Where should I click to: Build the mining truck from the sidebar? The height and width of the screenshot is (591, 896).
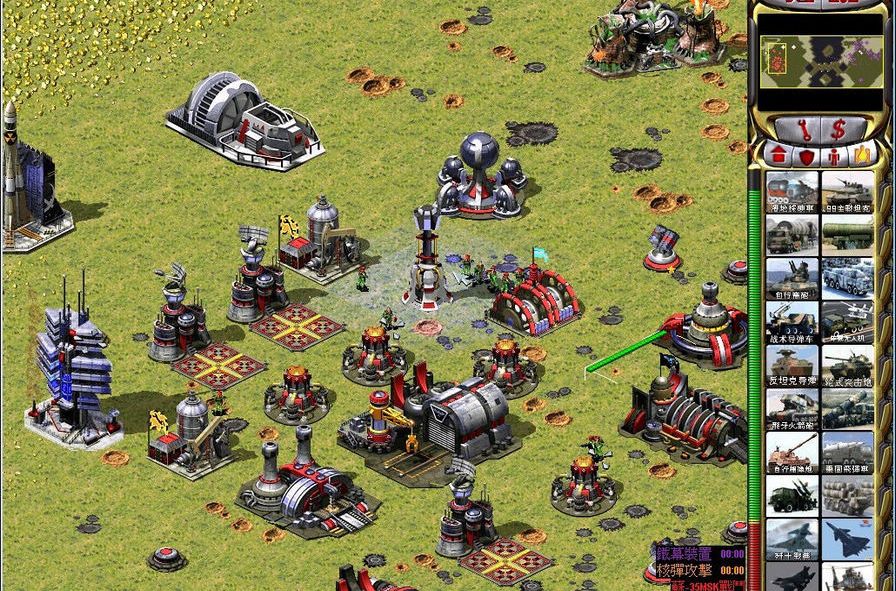[792, 191]
